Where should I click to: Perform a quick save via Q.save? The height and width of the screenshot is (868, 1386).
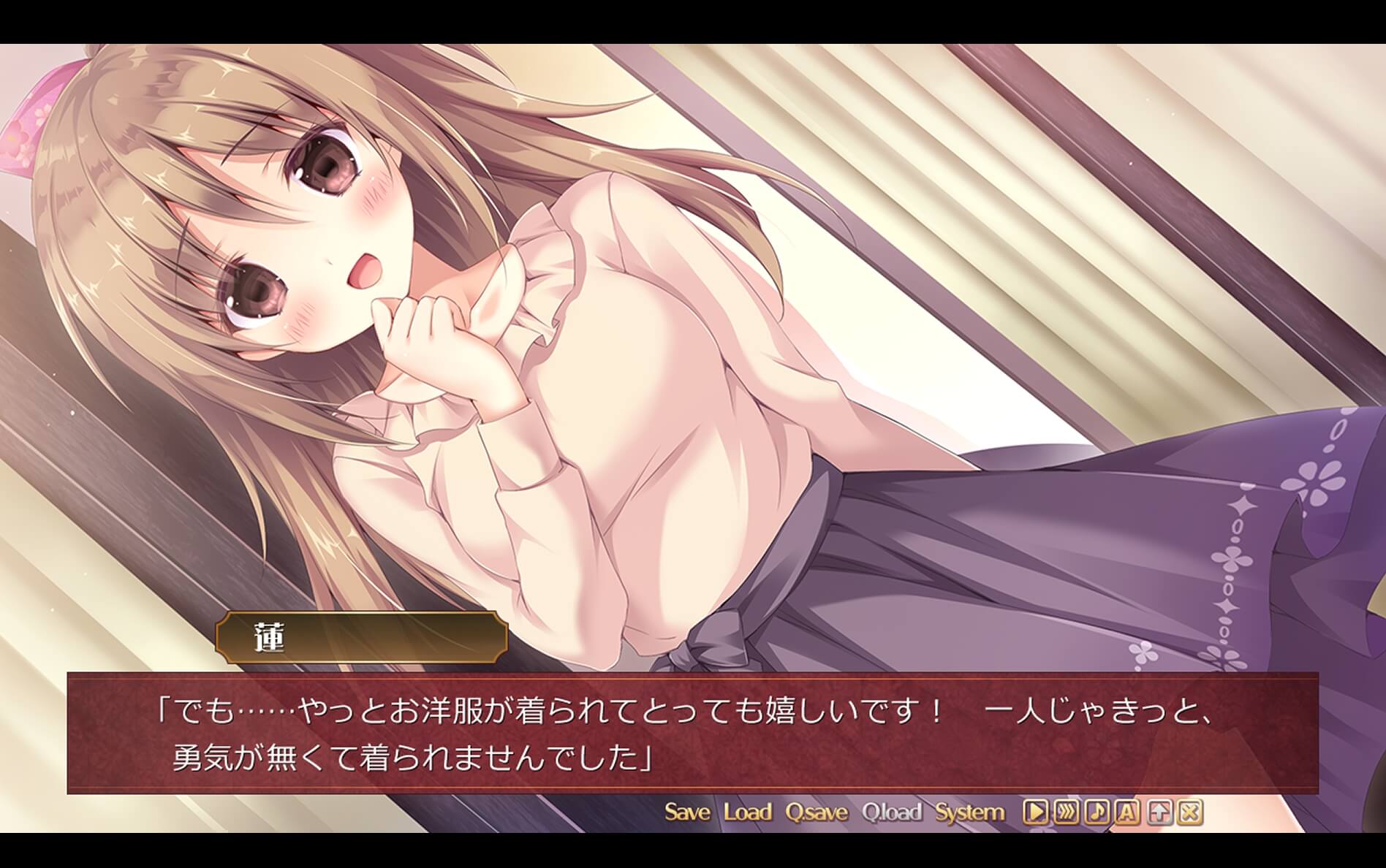[x=817, y=811]
